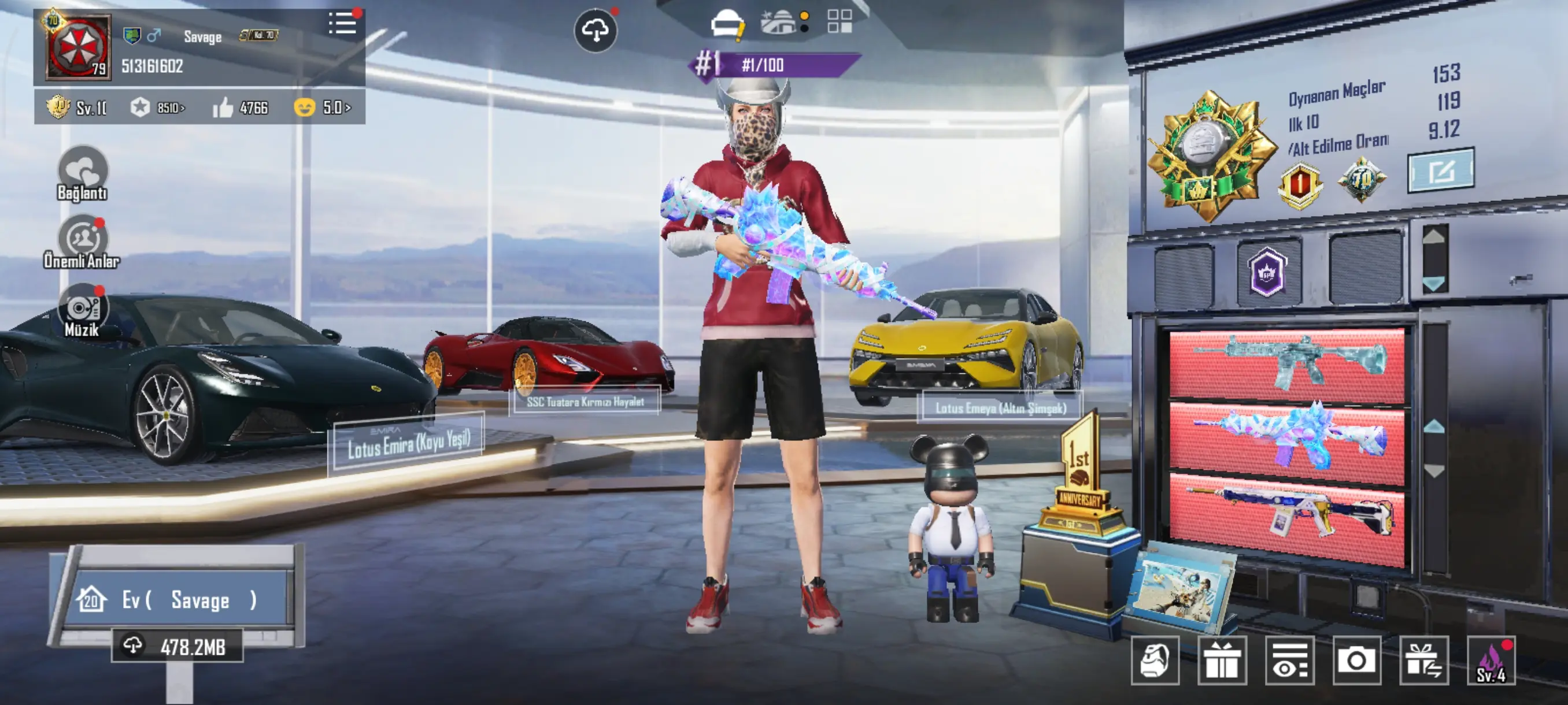Edit the statistics panel with pencil icon

[1441, 171]
